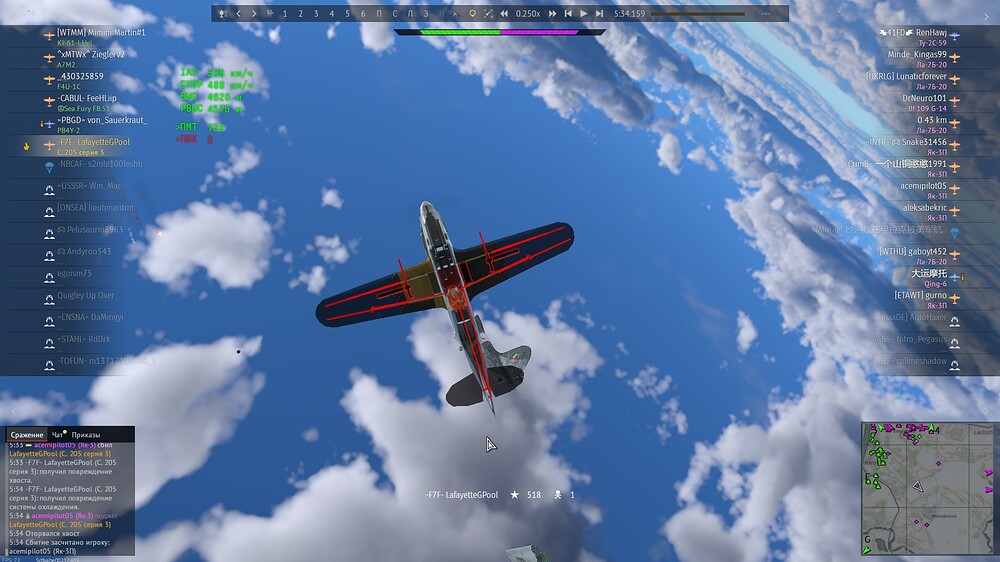This screenshot has width=1000, height=562.
Task: Open the Приказы orders tab
Action: pos(86,435)
